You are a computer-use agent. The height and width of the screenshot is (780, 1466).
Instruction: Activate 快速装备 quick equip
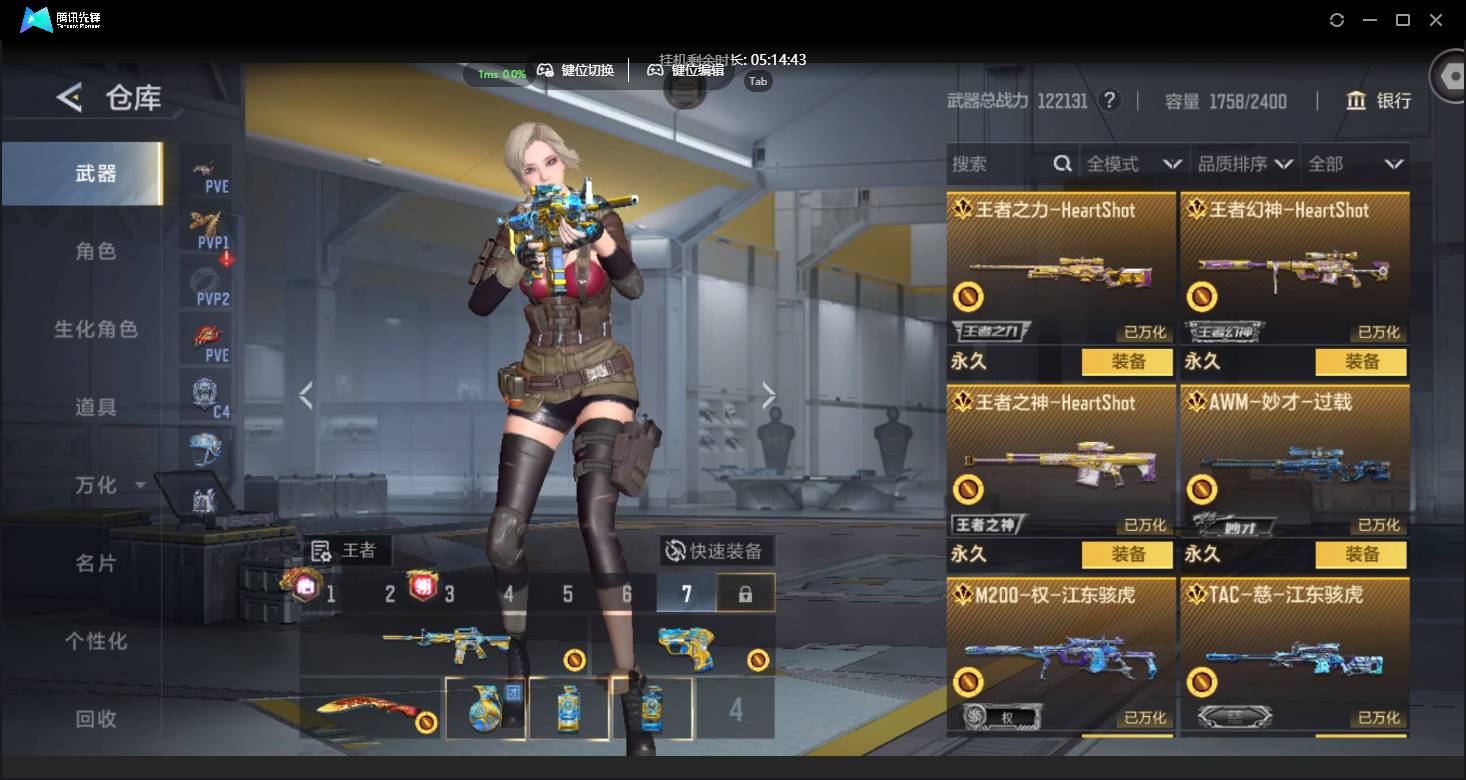click(x=716, y=551)
